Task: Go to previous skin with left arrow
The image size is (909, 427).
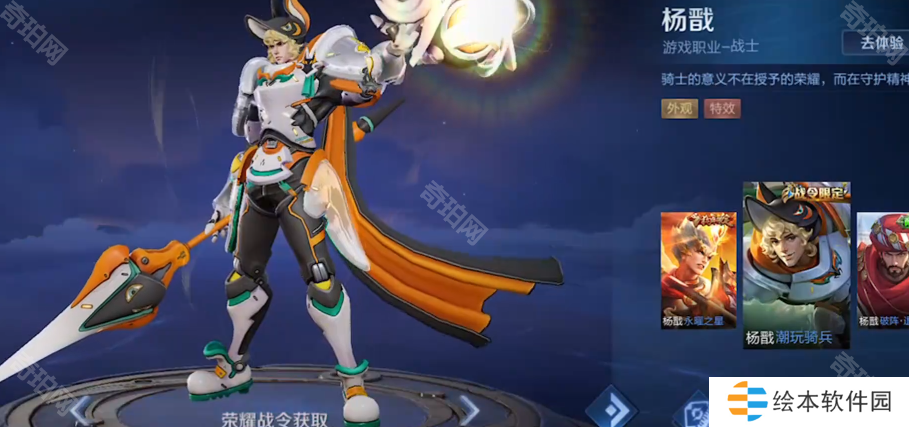Action: [x=80, y=406]
